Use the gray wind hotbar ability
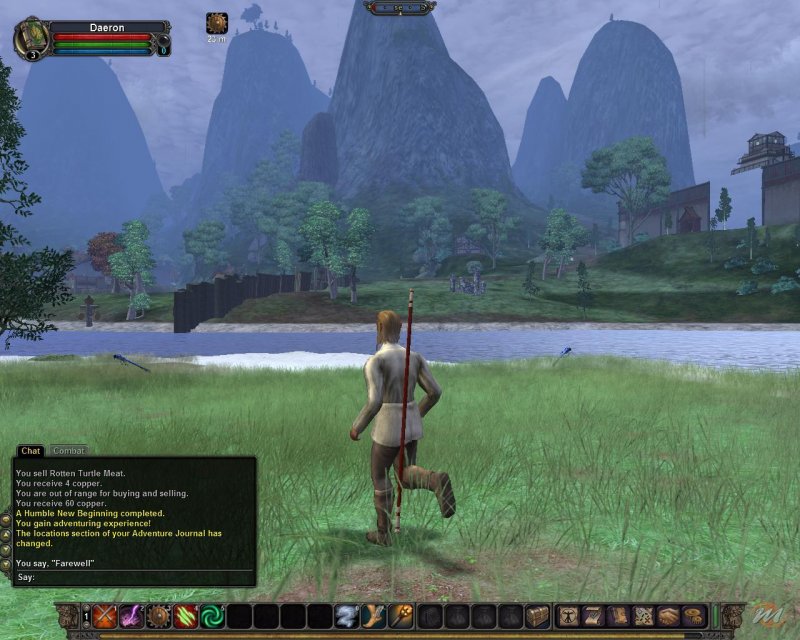The width and height of the screenshot is (800, 640). click(347, 616)
